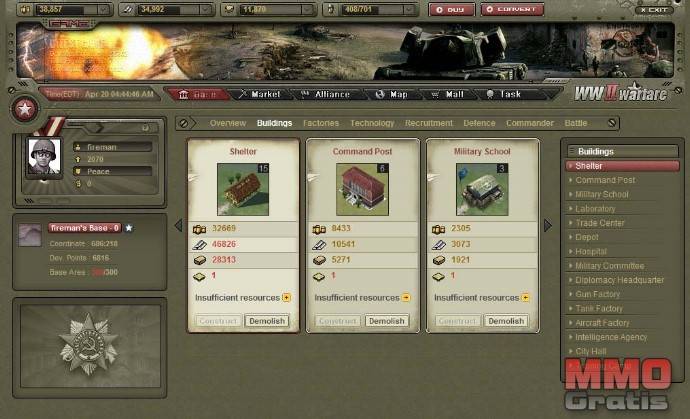Switch to the Recruitment tab
Viewport: 690px width, 419px height.
pos(429,123)
